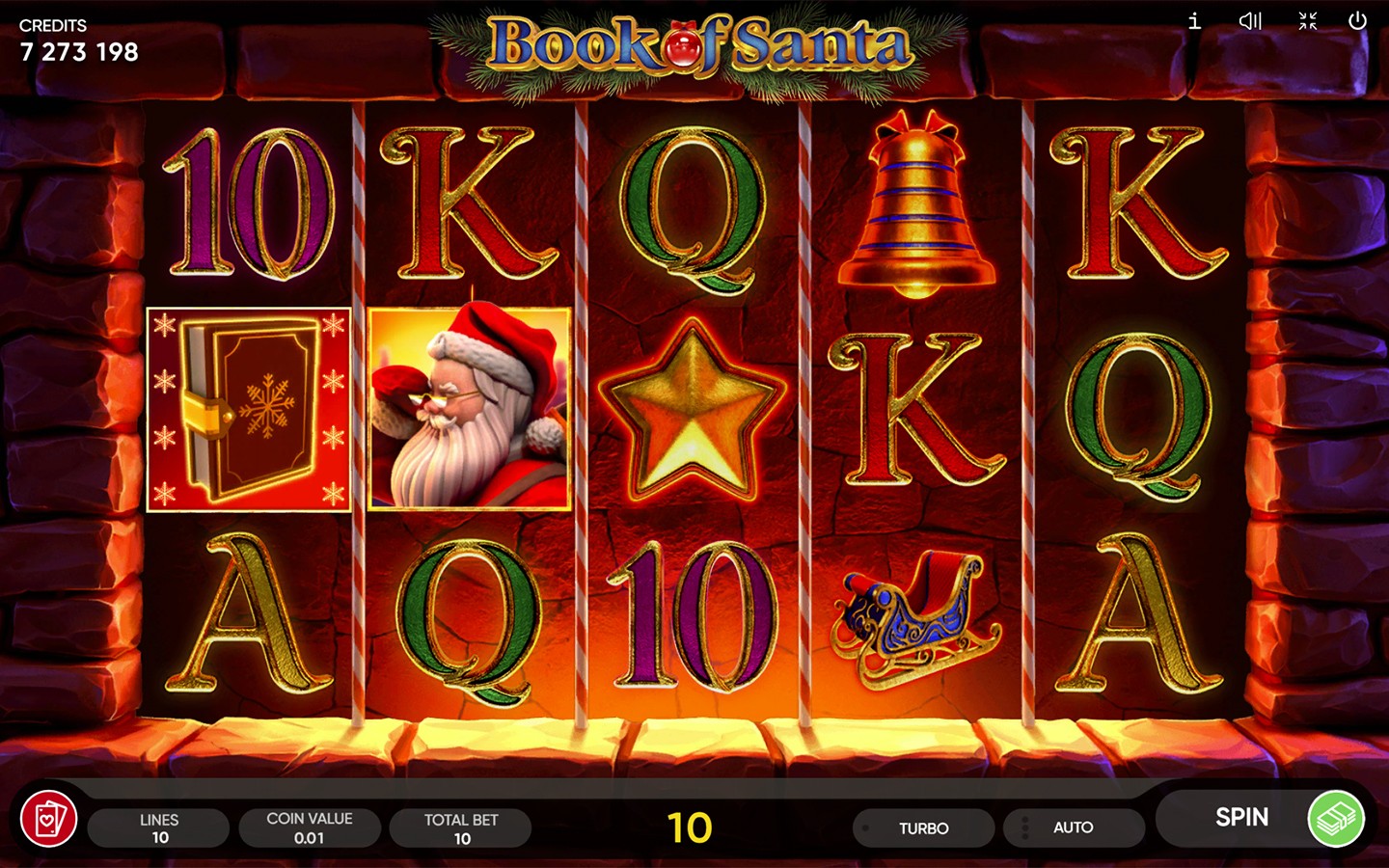This screenshot has height=868, width=1389.
Task: Open the Total Bet selector
Action: tap(461, 827)
